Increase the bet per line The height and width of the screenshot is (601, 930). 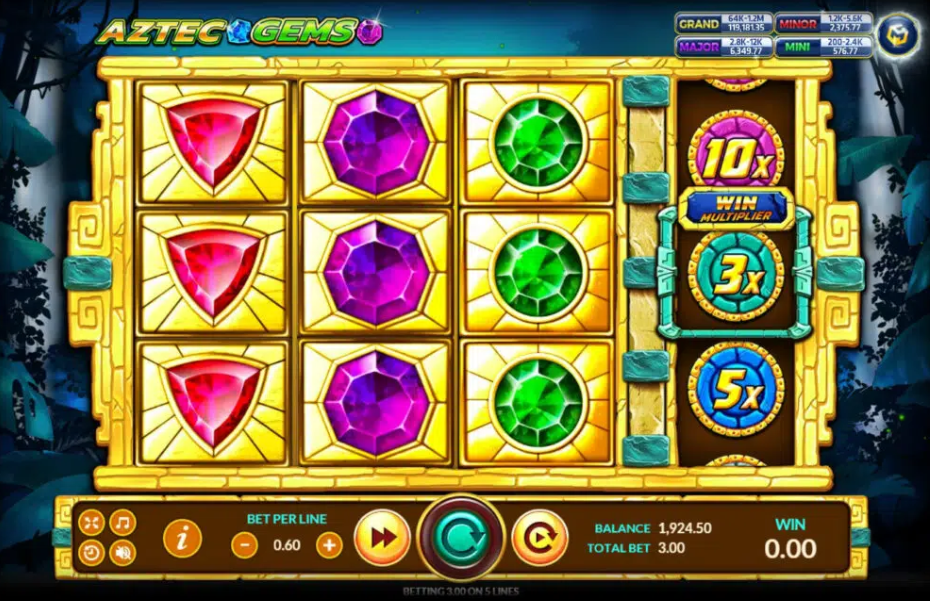point(329,545)
